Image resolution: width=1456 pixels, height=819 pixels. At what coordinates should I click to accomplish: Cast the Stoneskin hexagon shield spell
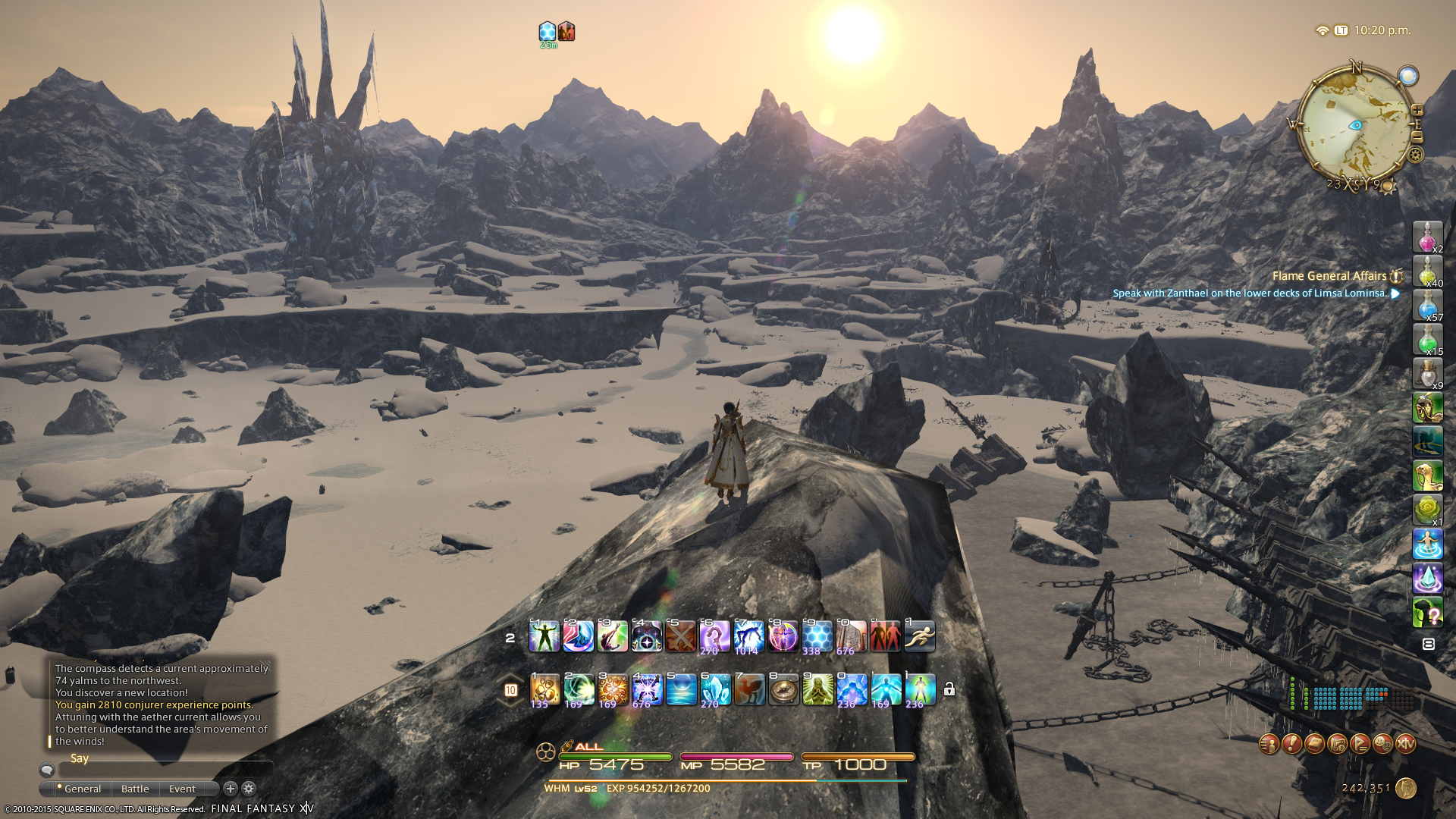817,636
